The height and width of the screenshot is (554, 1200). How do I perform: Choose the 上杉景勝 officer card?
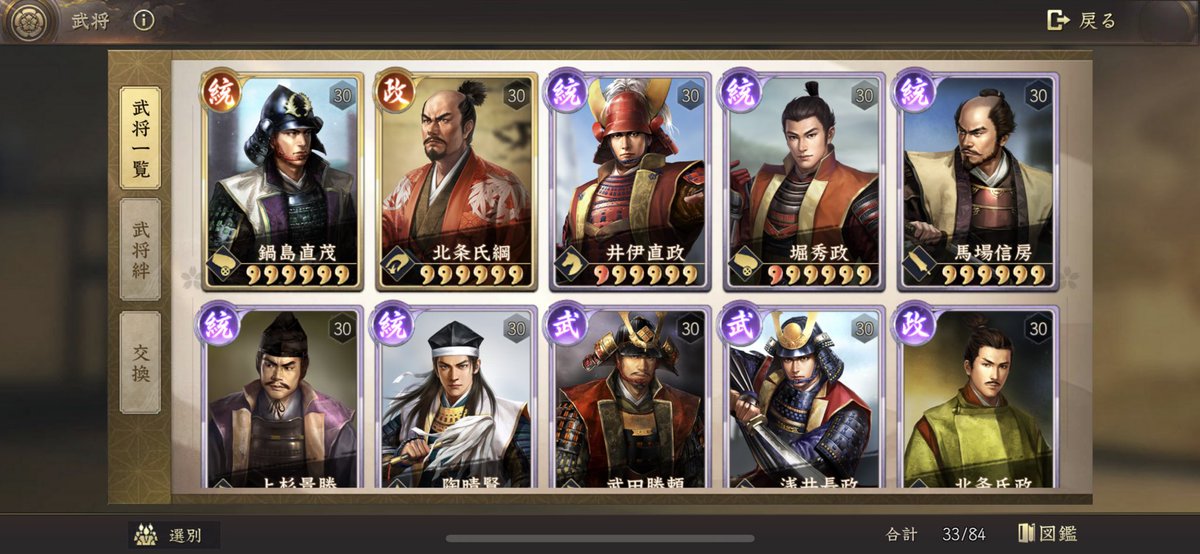coord(282,400)
